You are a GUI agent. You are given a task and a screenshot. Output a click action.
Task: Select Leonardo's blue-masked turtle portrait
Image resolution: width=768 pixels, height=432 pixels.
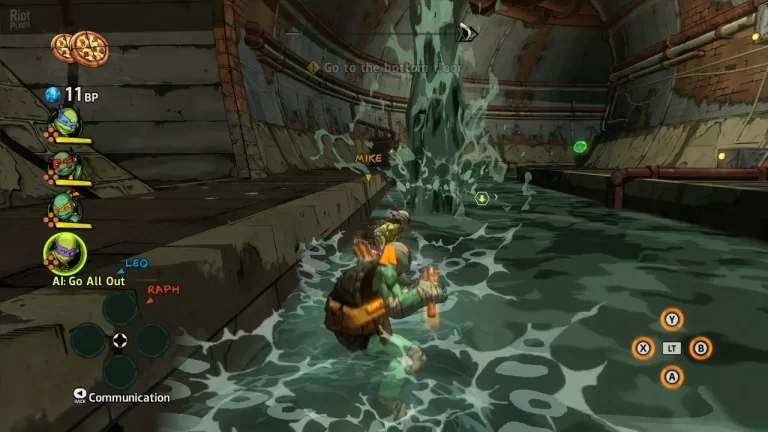(65, 123)
